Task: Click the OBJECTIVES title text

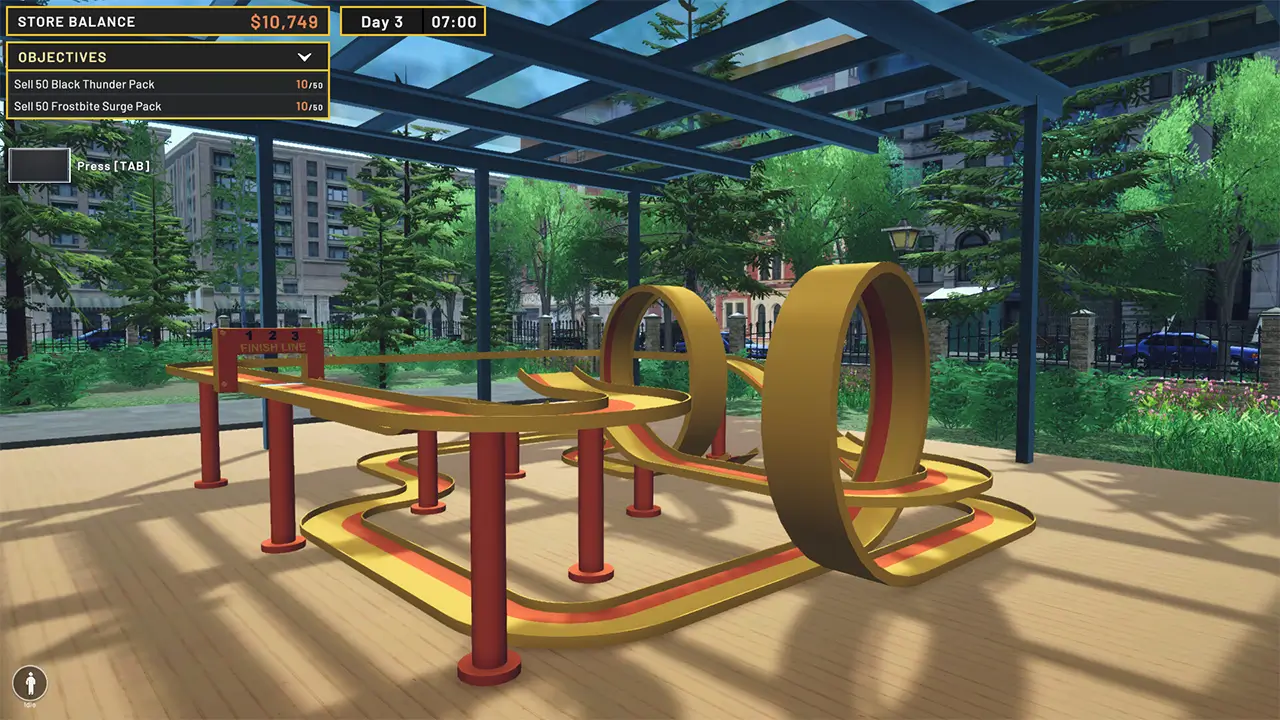Action: tap(60, 57)
